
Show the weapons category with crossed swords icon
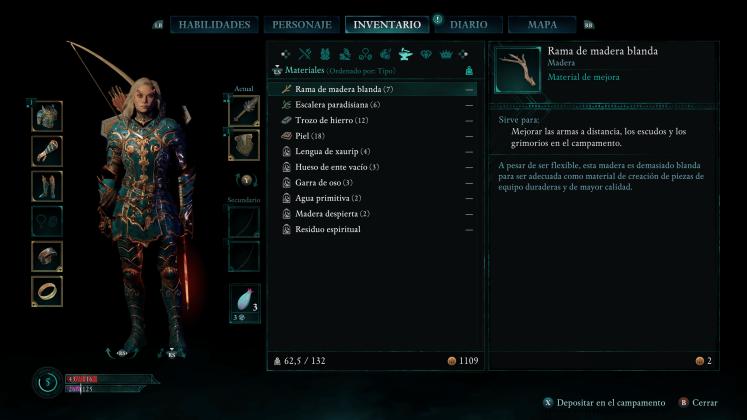pyautogui.click(x=307, y=54)
